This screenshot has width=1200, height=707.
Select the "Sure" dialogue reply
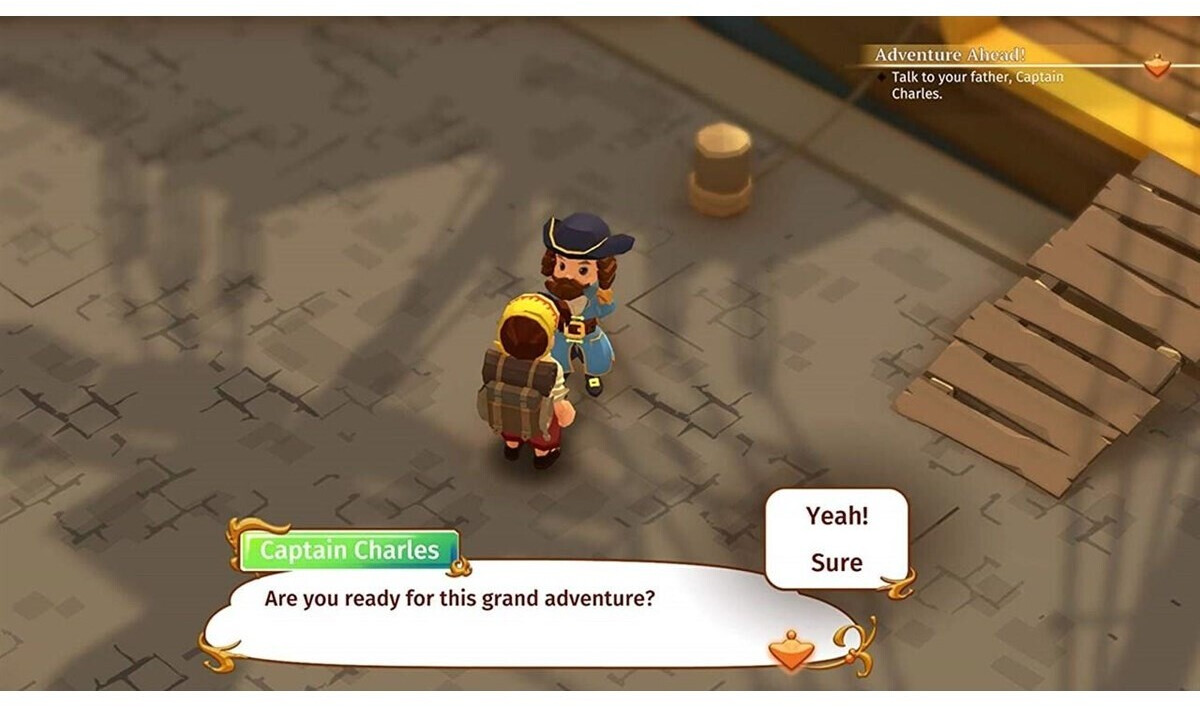837,562
